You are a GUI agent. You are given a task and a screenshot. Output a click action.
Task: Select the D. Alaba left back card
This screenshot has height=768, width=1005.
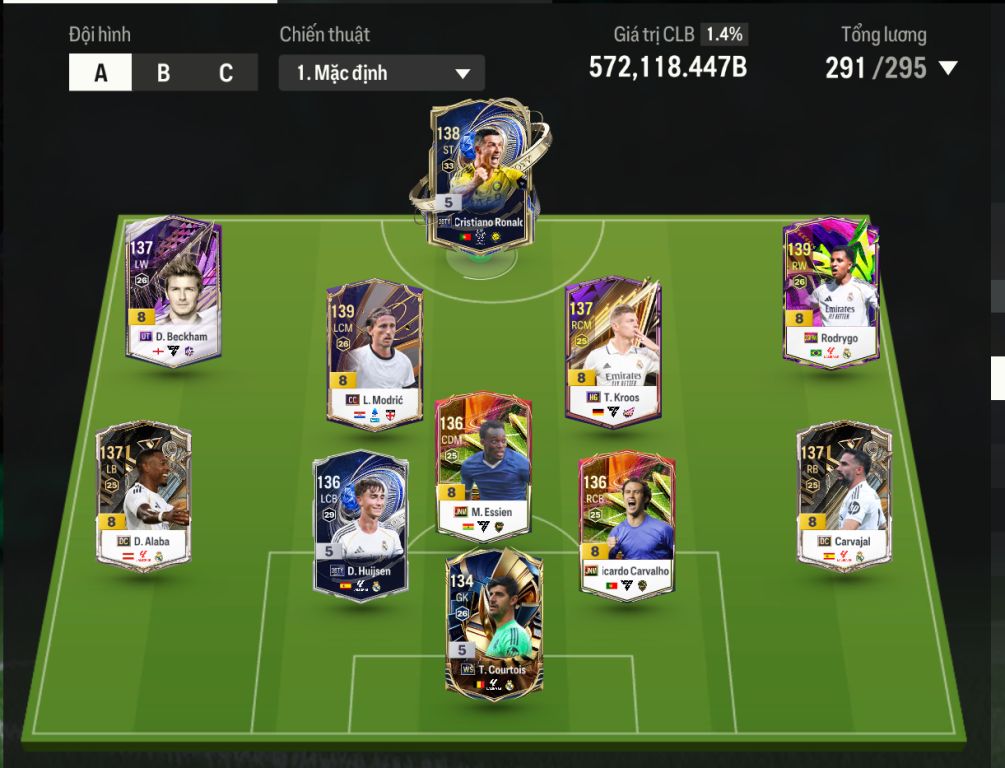[143, 495]
